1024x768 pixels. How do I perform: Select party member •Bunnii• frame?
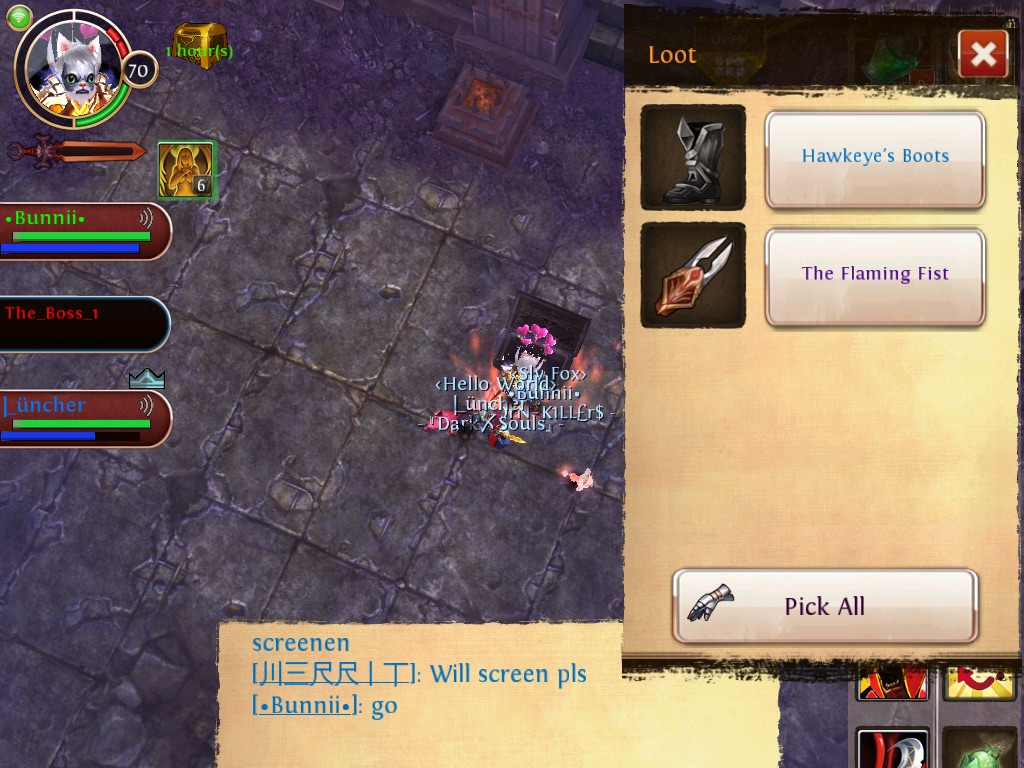(x=84, y=231)
